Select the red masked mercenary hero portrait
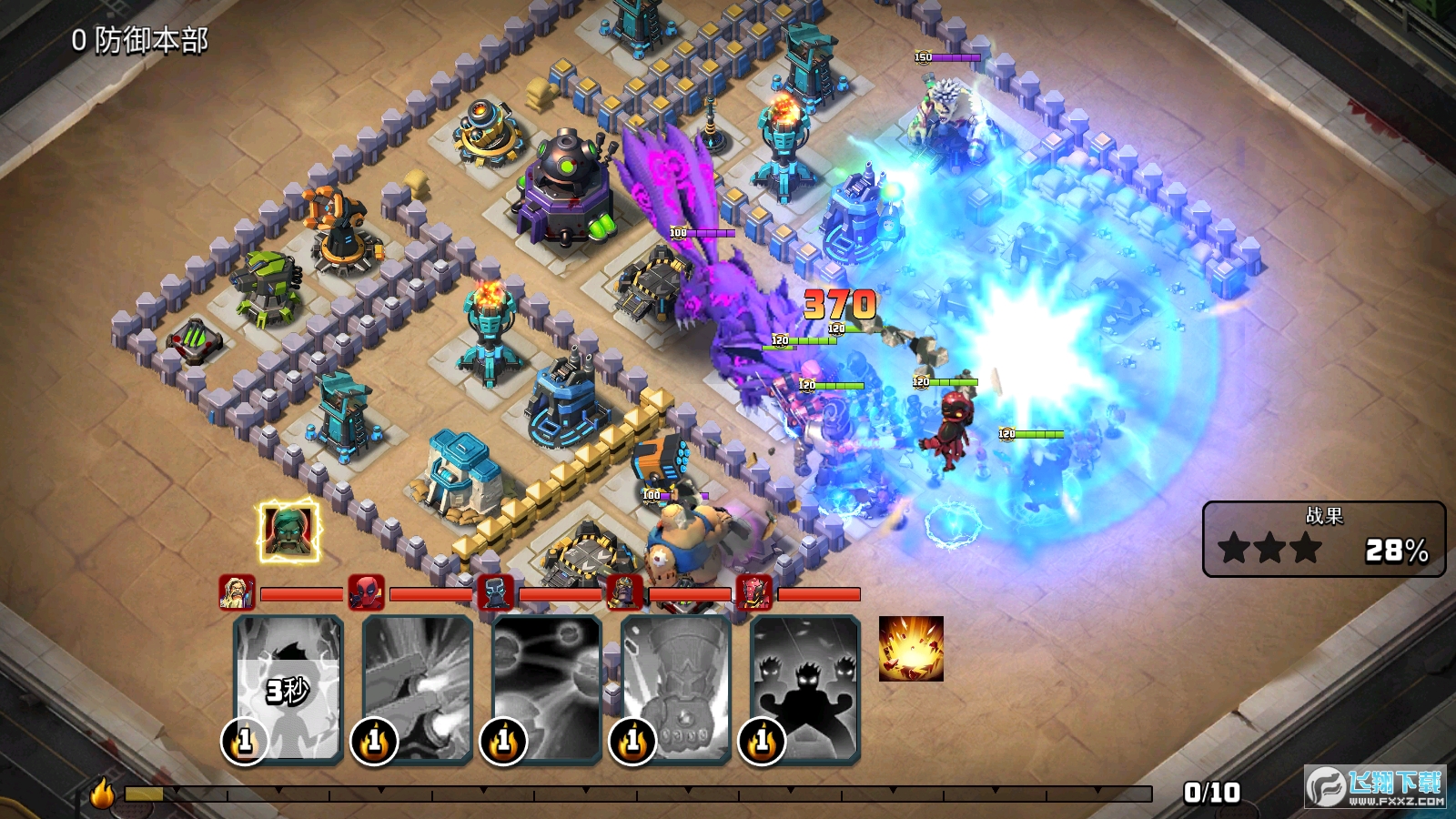 click(366, 592)
